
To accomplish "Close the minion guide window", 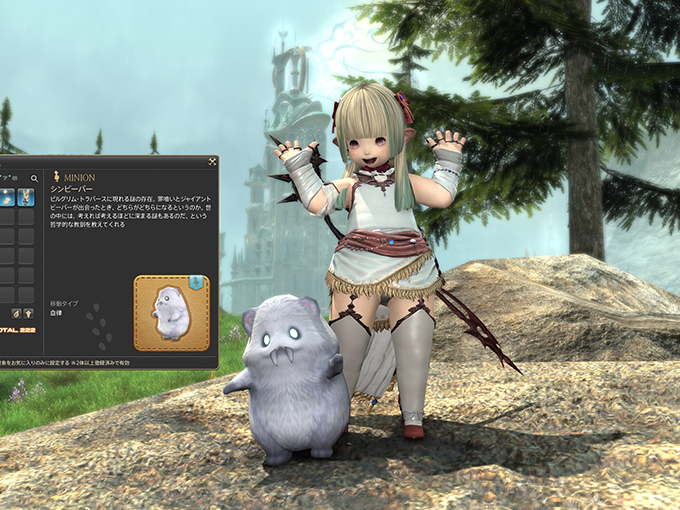I will point(213,161).
